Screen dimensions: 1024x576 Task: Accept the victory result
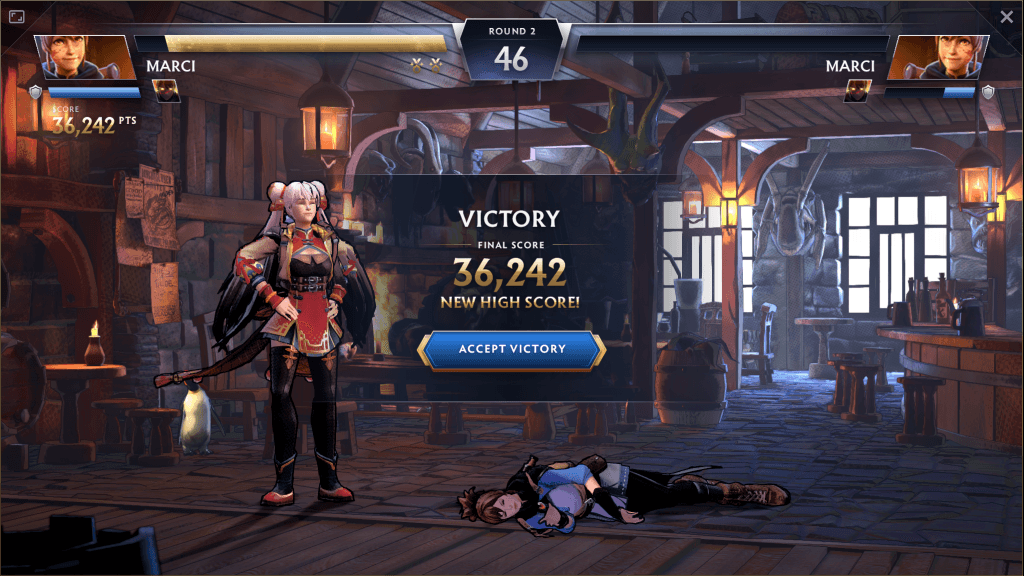[512, 349]
